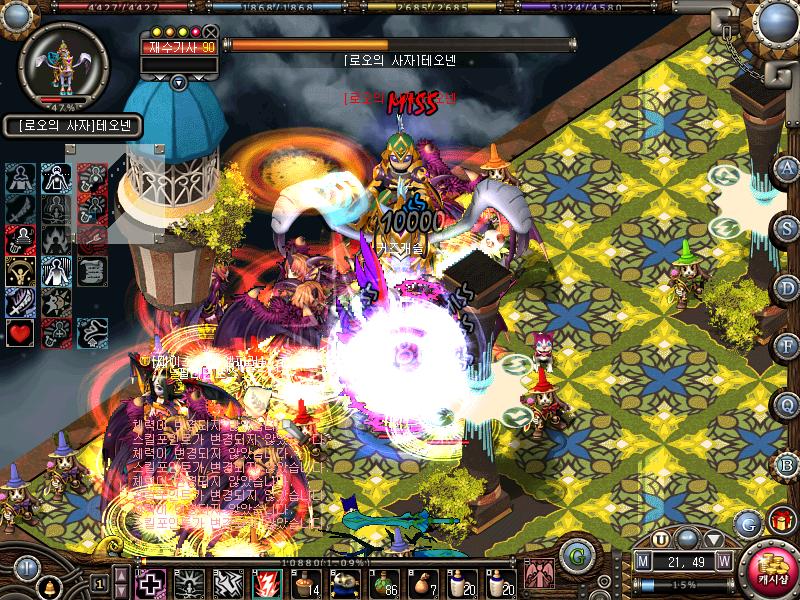Click the red gift box icon
This screenshot has height=600, width=800.
[779, 521]
